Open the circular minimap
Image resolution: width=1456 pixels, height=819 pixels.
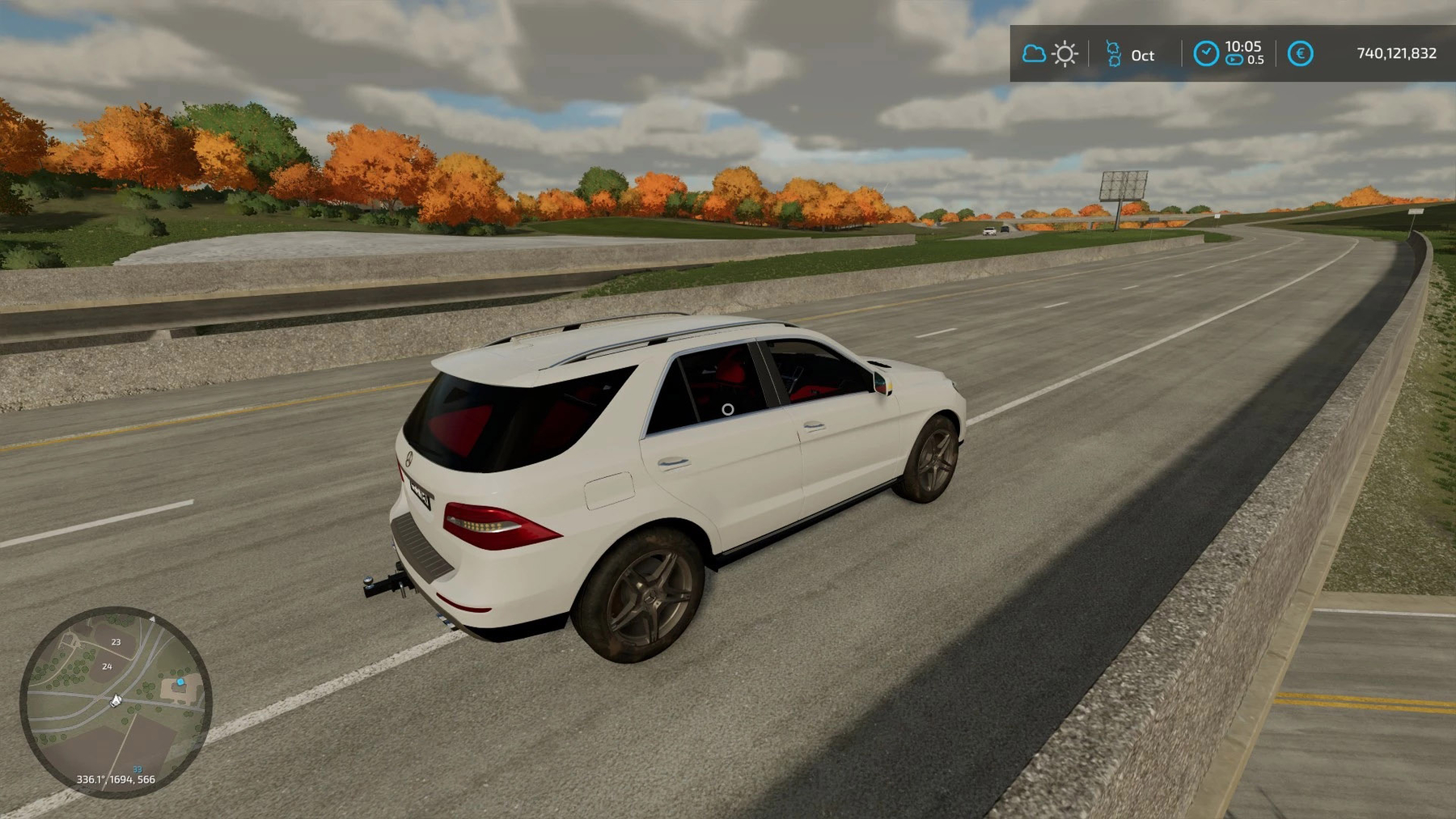point(116,702)
